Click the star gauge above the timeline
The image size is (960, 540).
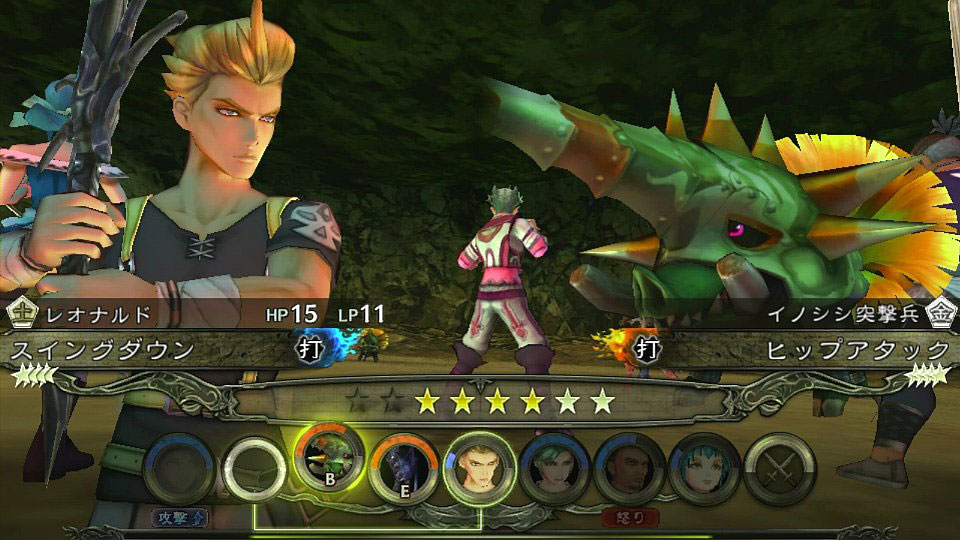click(x=480, y=402)
